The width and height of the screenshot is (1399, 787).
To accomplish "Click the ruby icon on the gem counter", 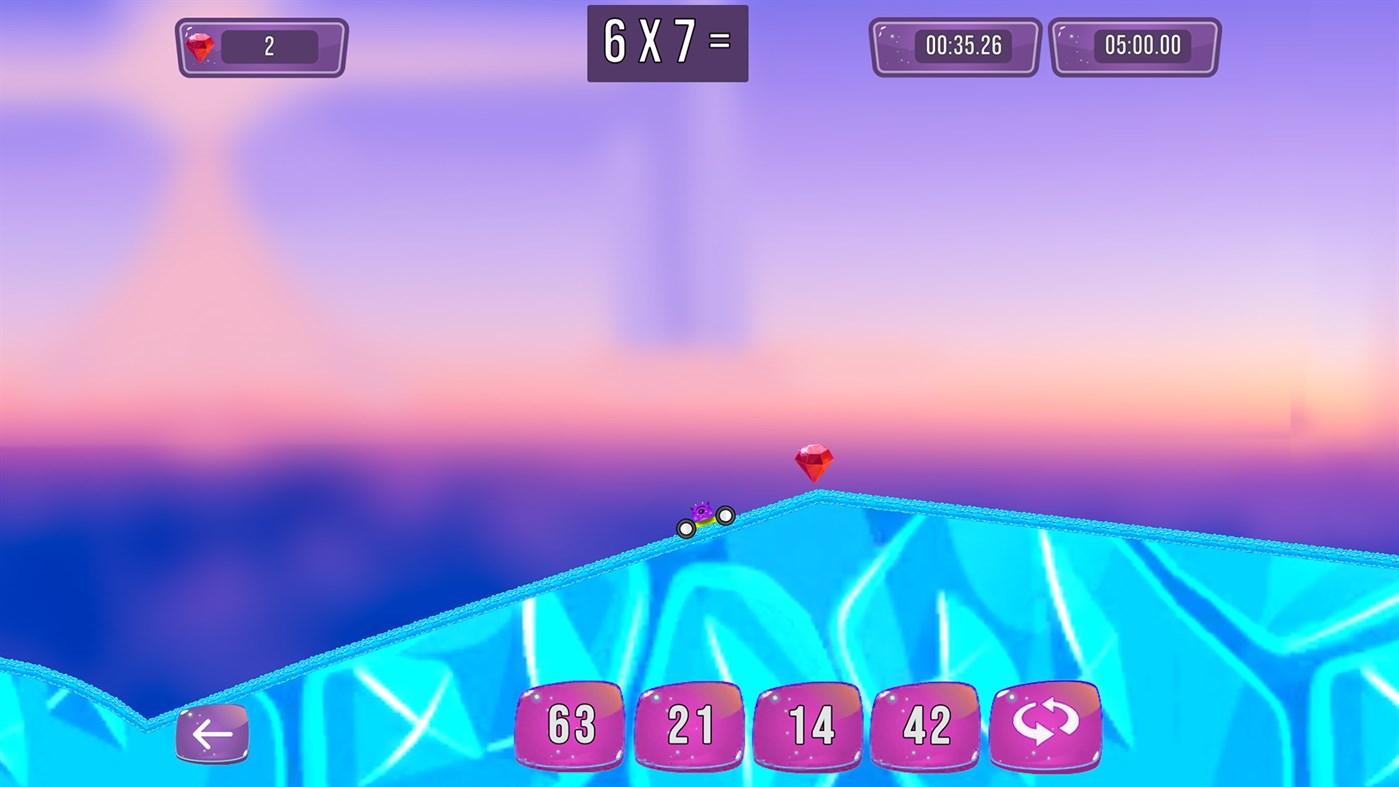I will [x=198, y=44].
